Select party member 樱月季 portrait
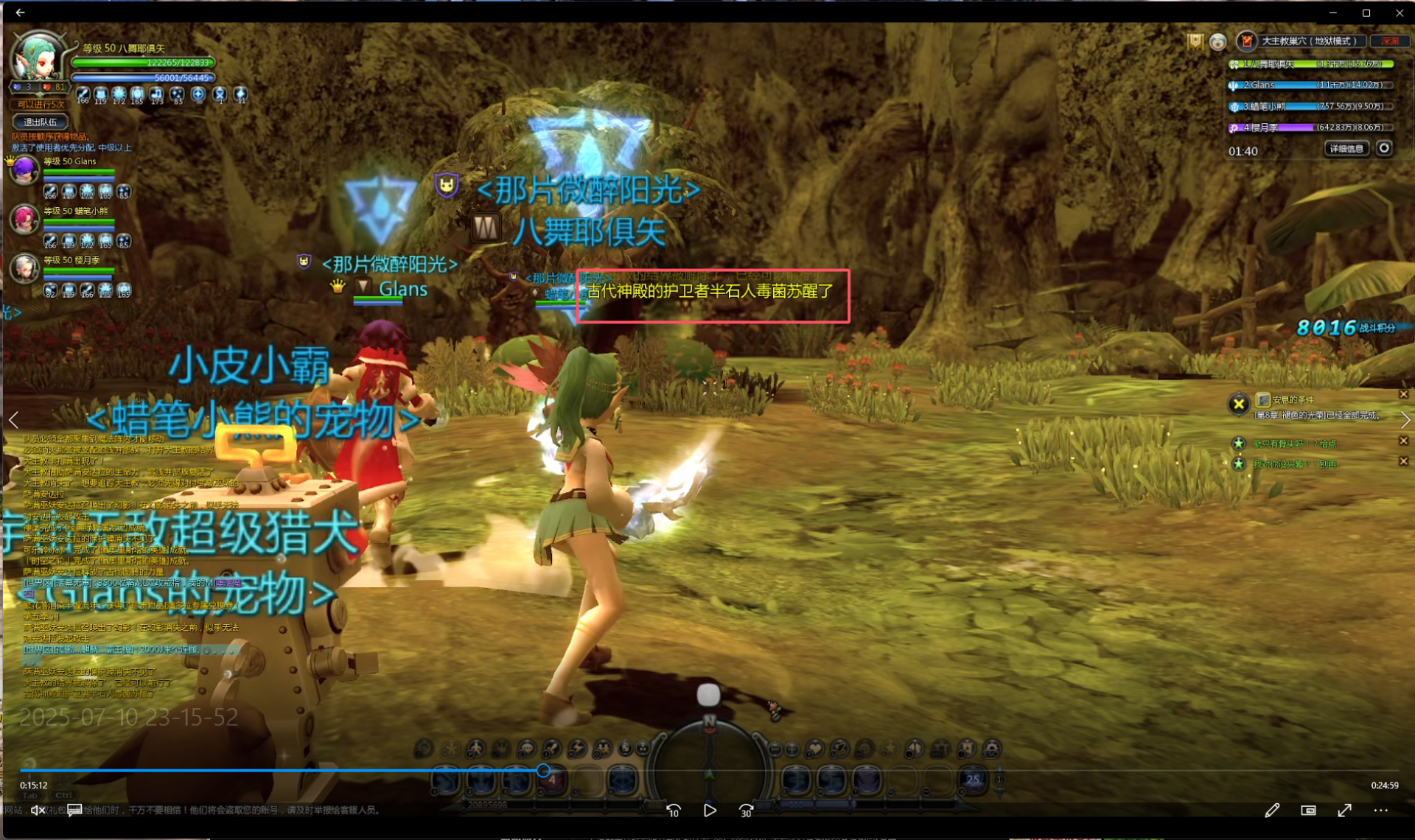The image size is (1415, 840). pyautogui.click(x=24, y=269)
